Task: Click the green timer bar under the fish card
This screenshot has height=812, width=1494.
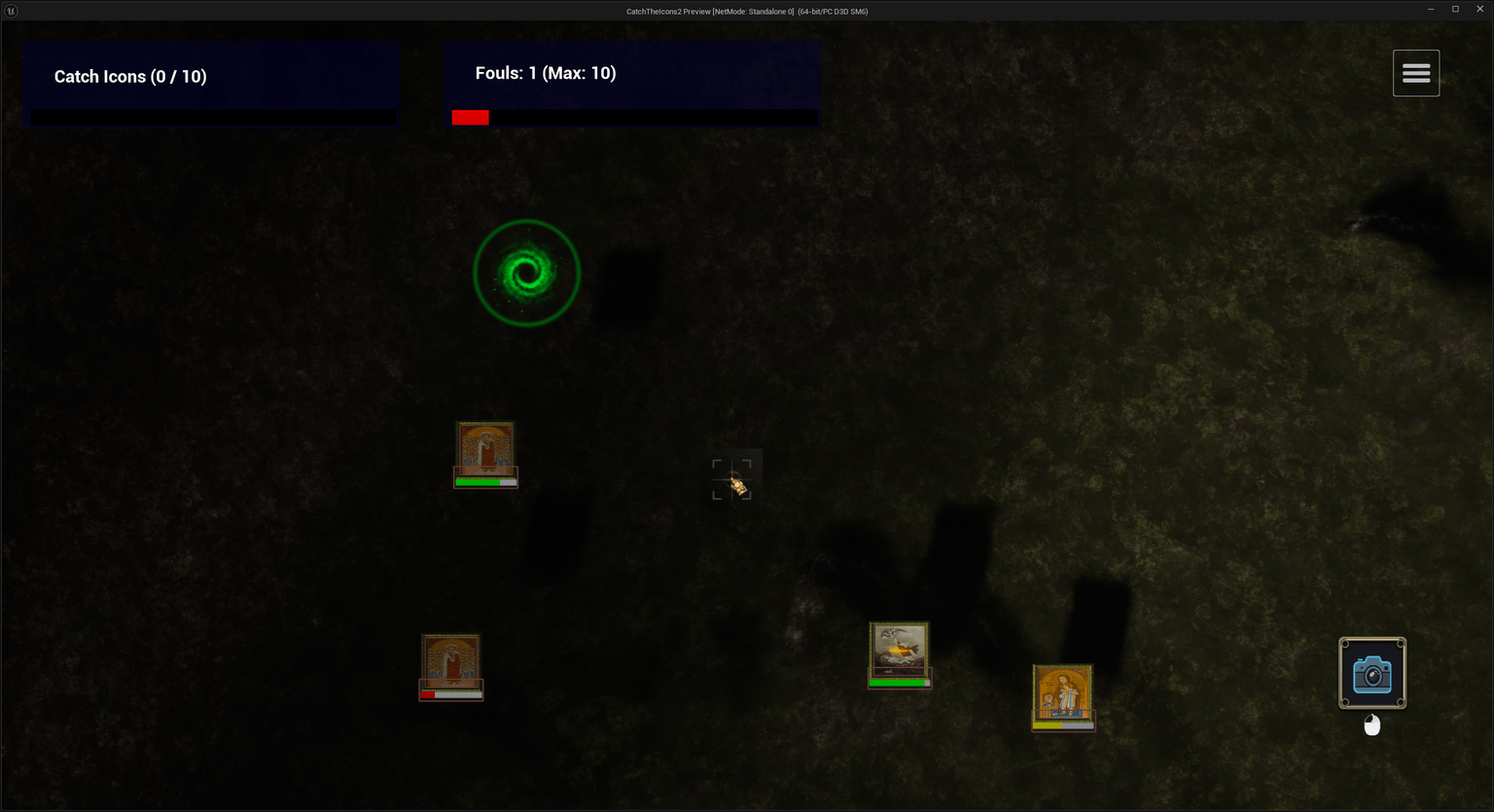Action: [x=898, y=683]
